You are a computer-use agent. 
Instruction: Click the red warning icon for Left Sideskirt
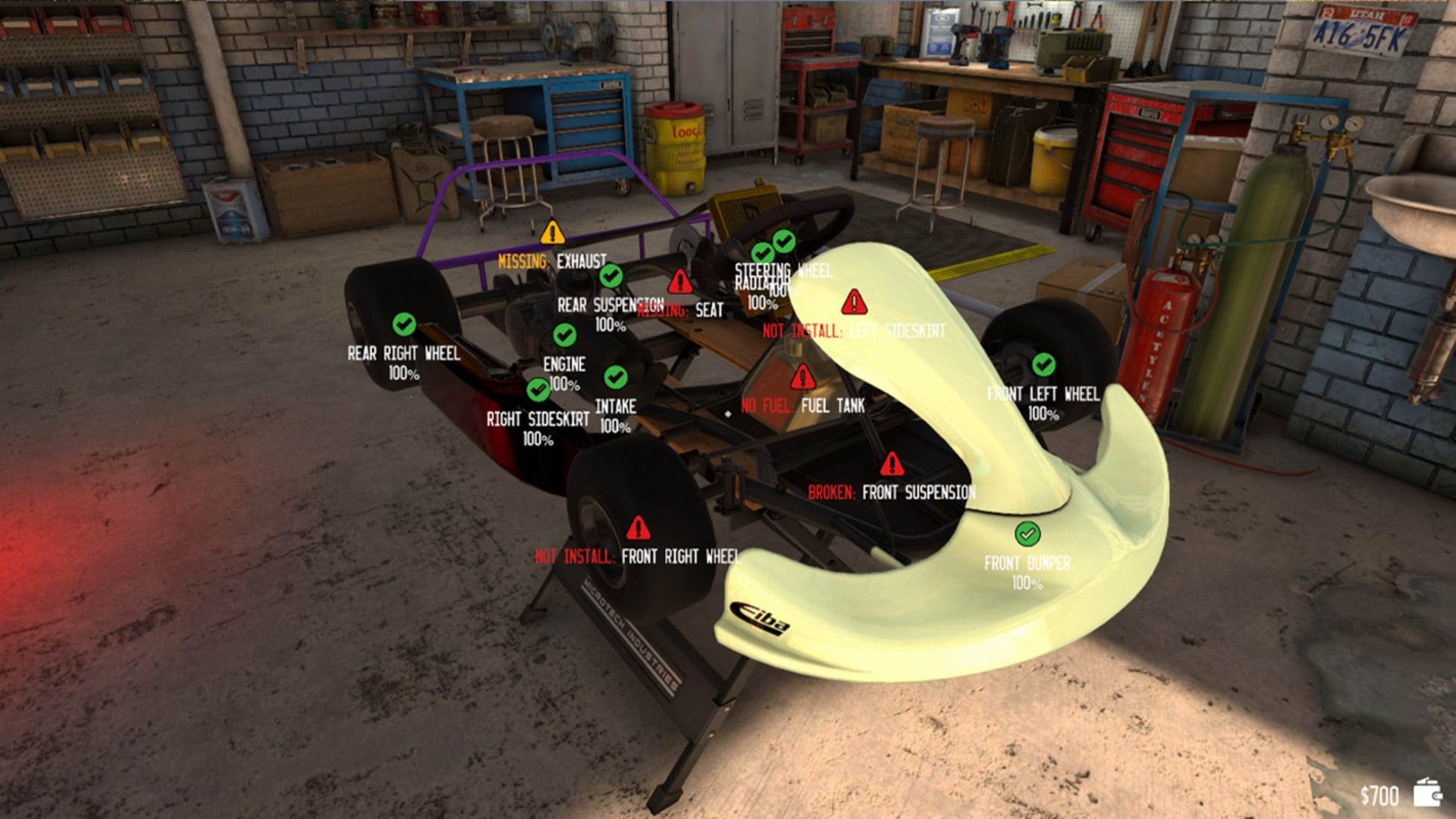click(853, 302)
